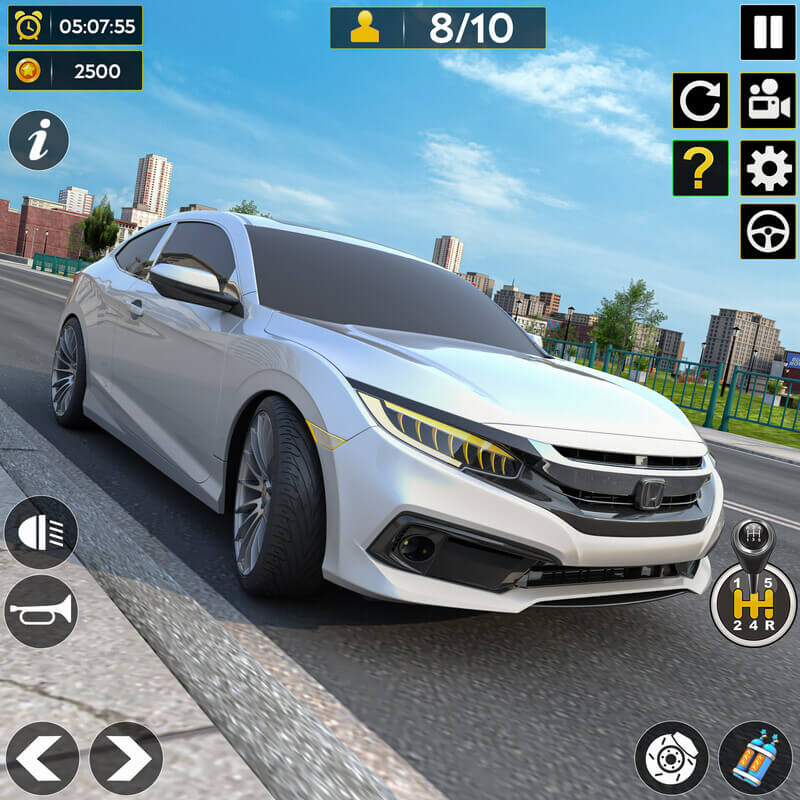The height and width of the screenshot is (800, 800).
Task: Open the gear settings menu
Action: pyautogui.click(x=767, y=168)
